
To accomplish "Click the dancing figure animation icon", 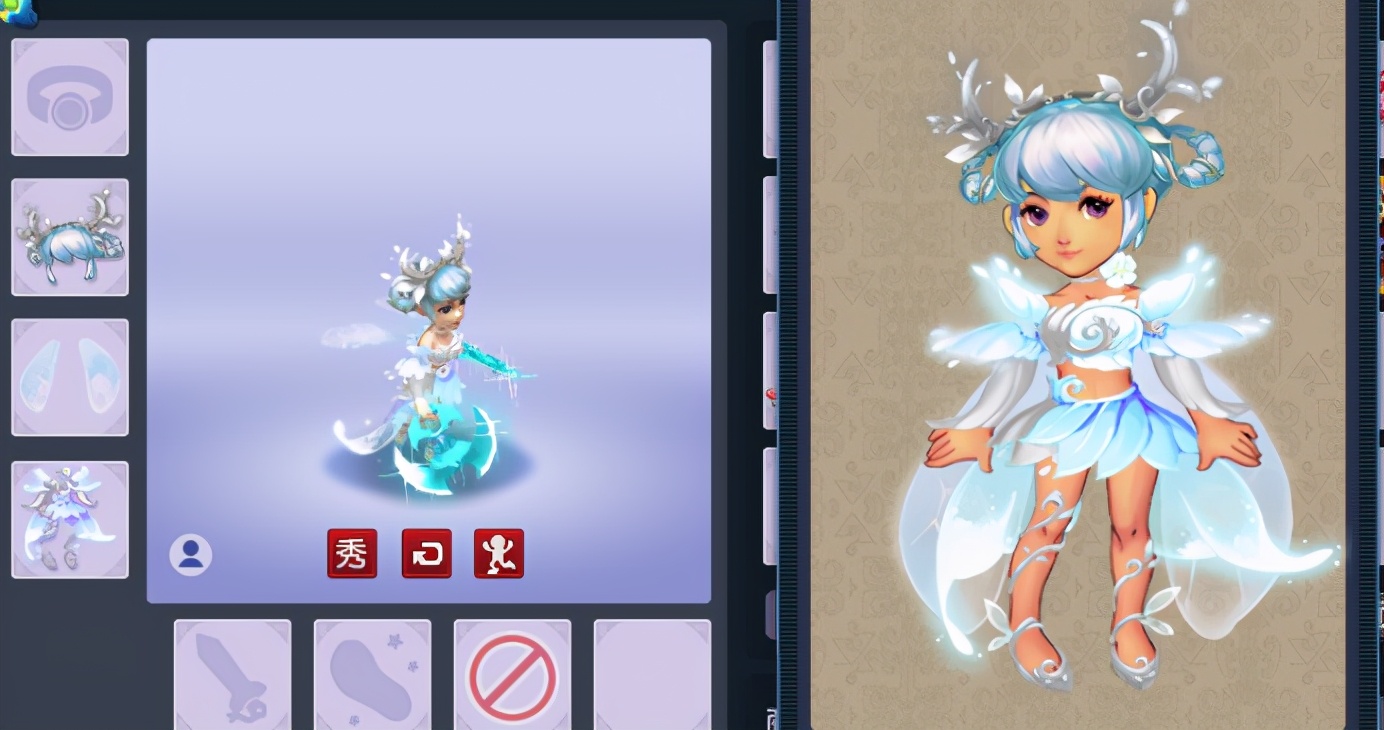I will coord(498,553).
